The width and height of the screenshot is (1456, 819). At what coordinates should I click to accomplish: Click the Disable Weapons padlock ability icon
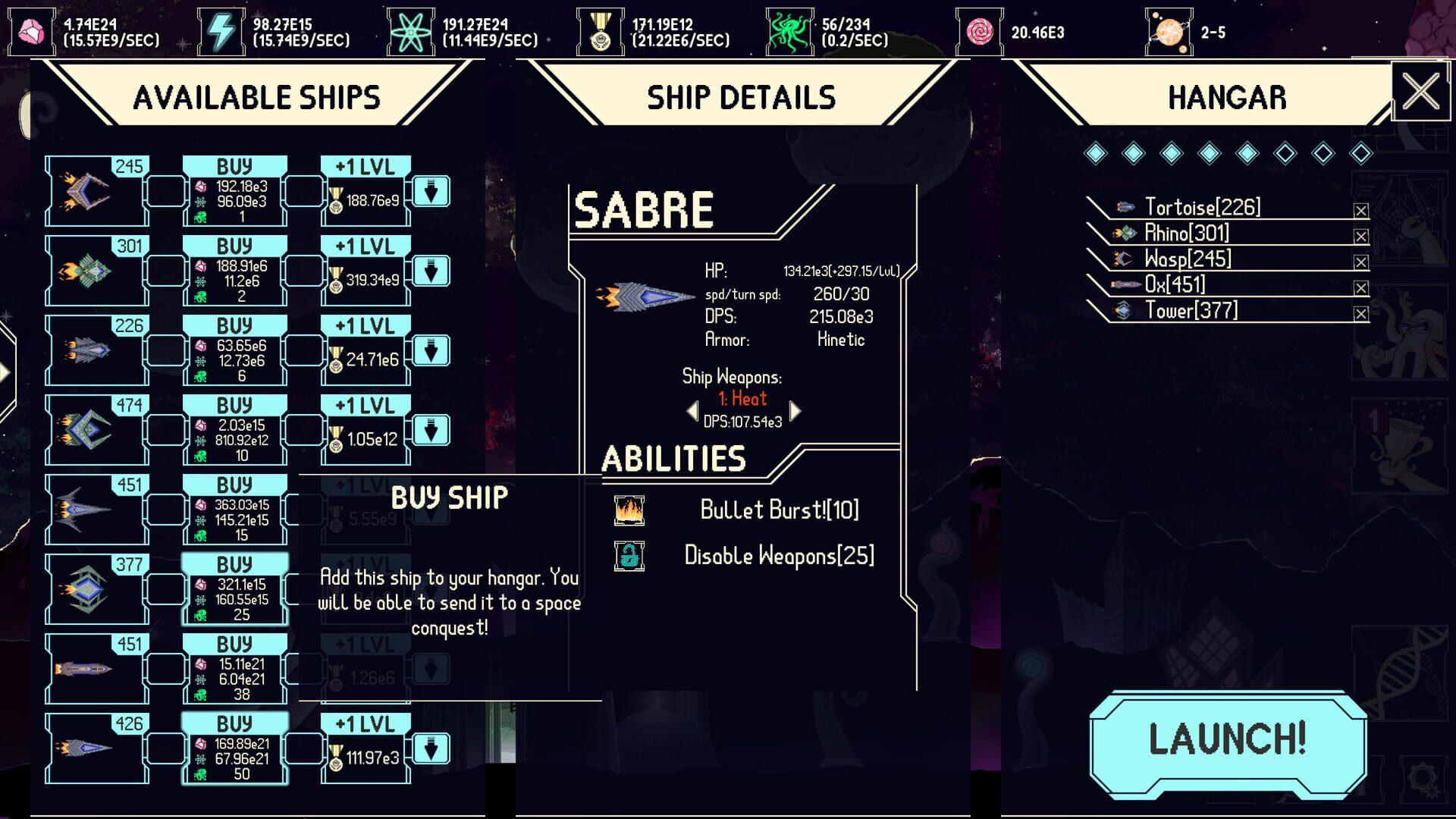[630, 554]
